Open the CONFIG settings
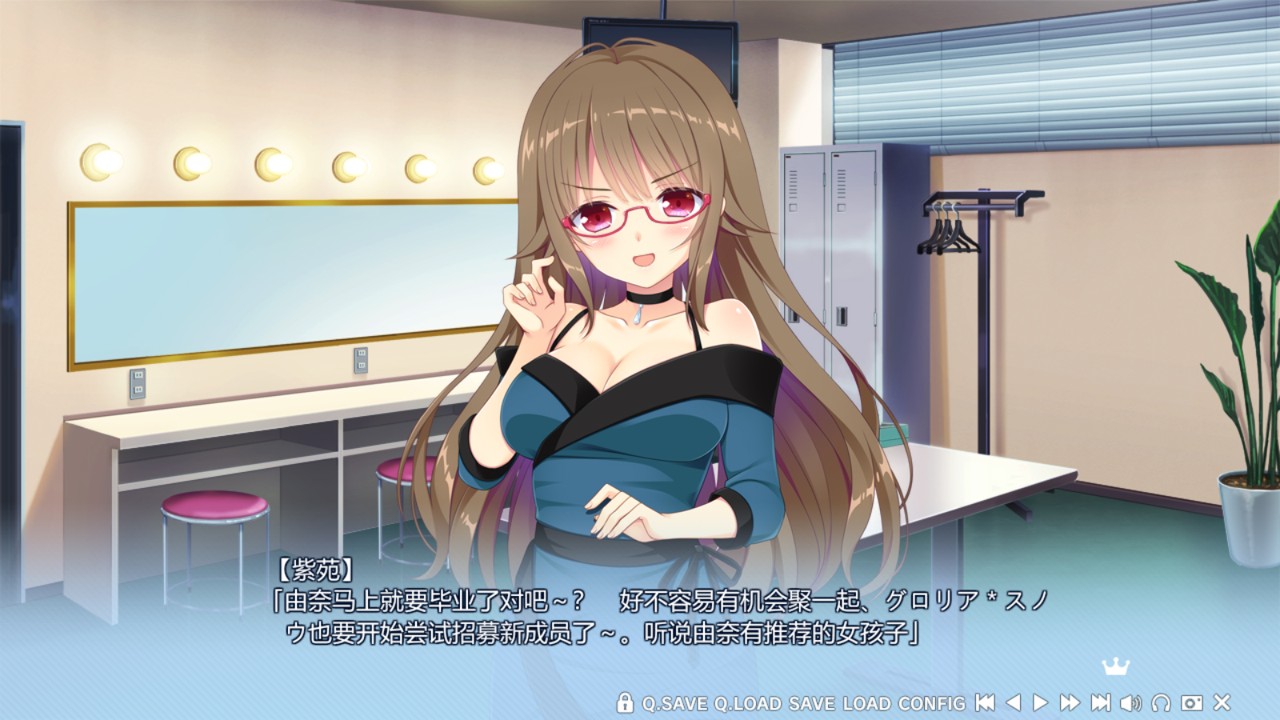This screenshot has height=720, width=1280. pyautogui.click(x=932, y=703)
